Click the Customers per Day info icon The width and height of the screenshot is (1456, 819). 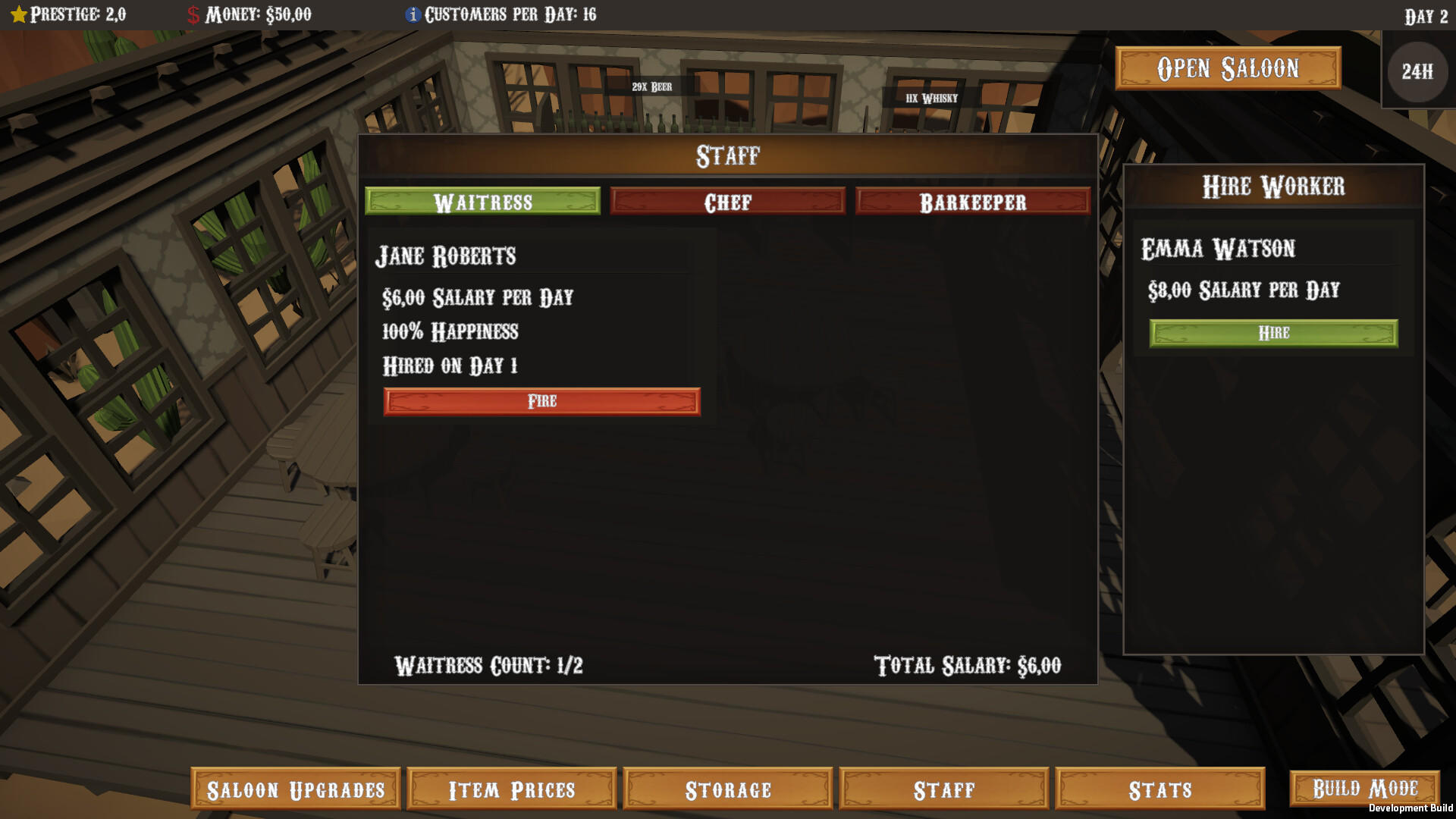(x=413, y=14)
